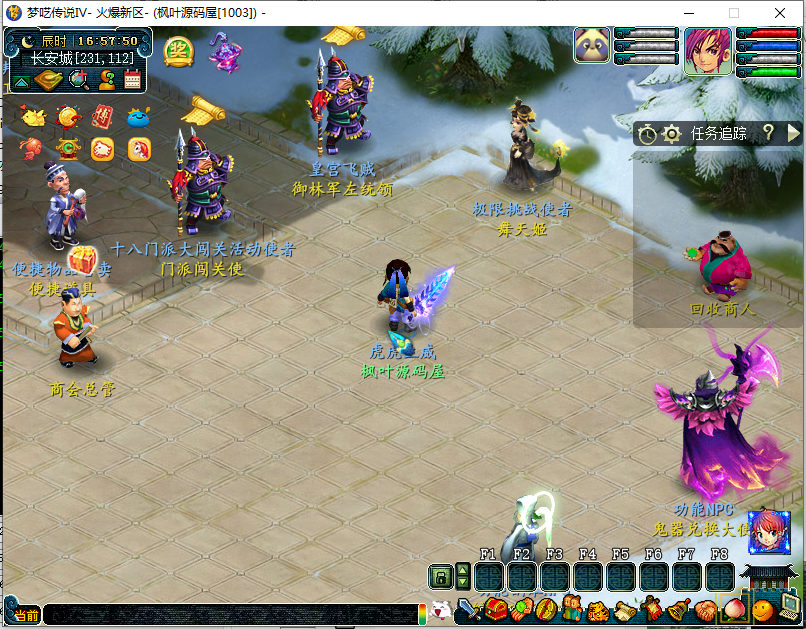This screenshot has width=806, height=629.
Task: Select the pet panda portrait
Action: coord(592,46)
